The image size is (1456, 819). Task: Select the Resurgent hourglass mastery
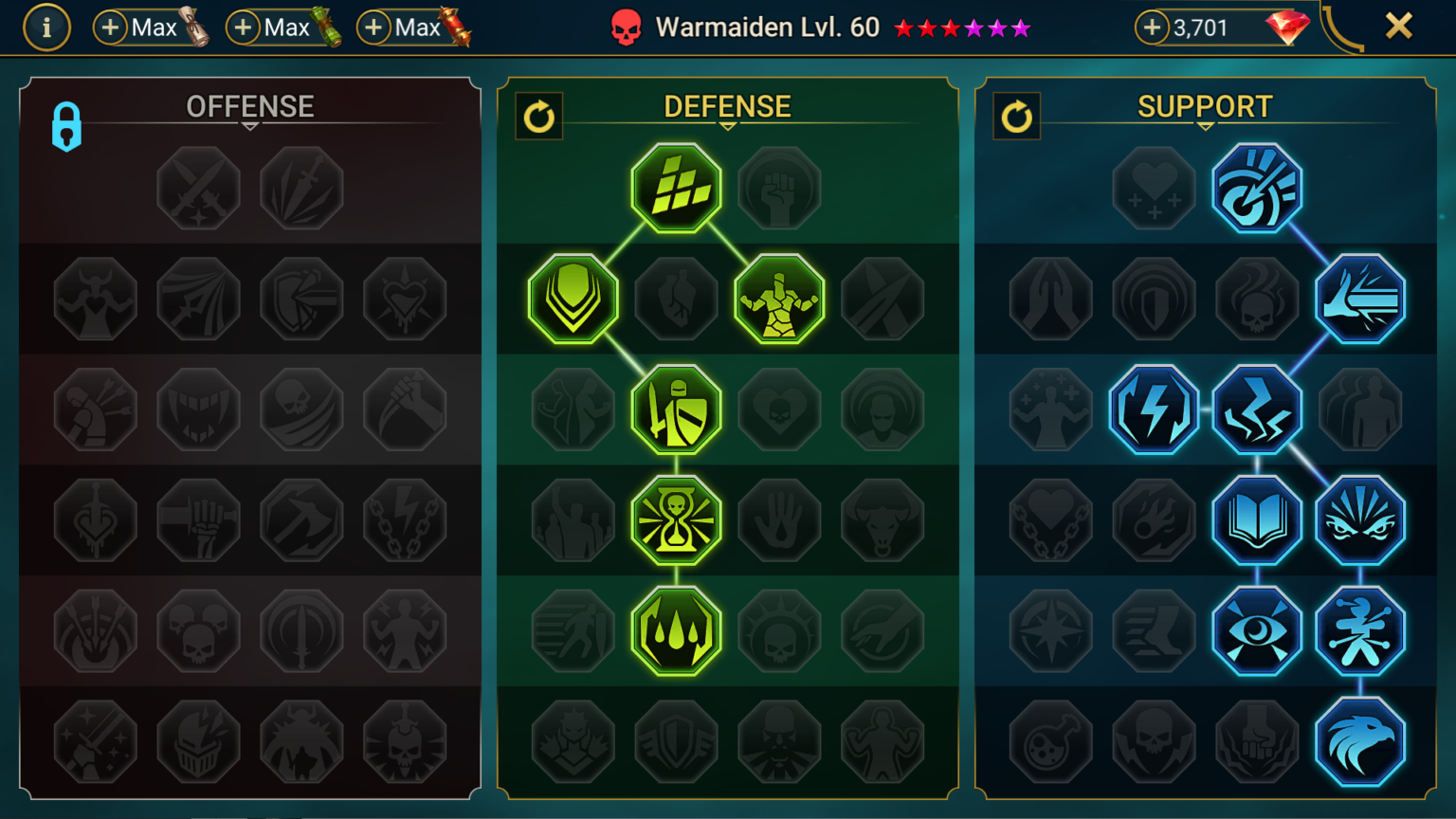pos(676,520)
